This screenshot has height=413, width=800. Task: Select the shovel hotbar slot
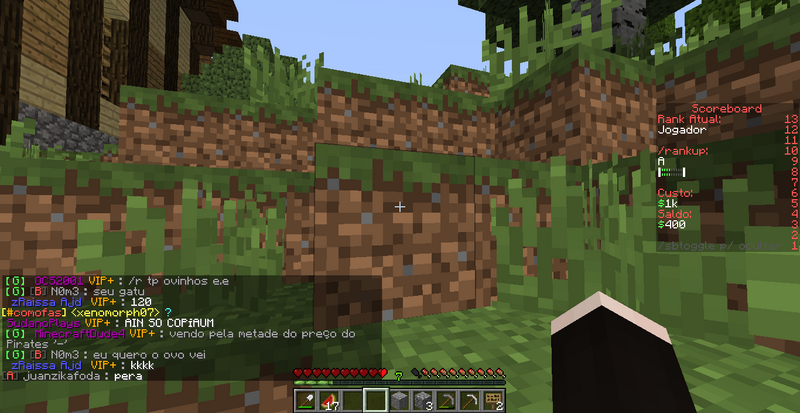pyautogui.click(x=305, y=400)
